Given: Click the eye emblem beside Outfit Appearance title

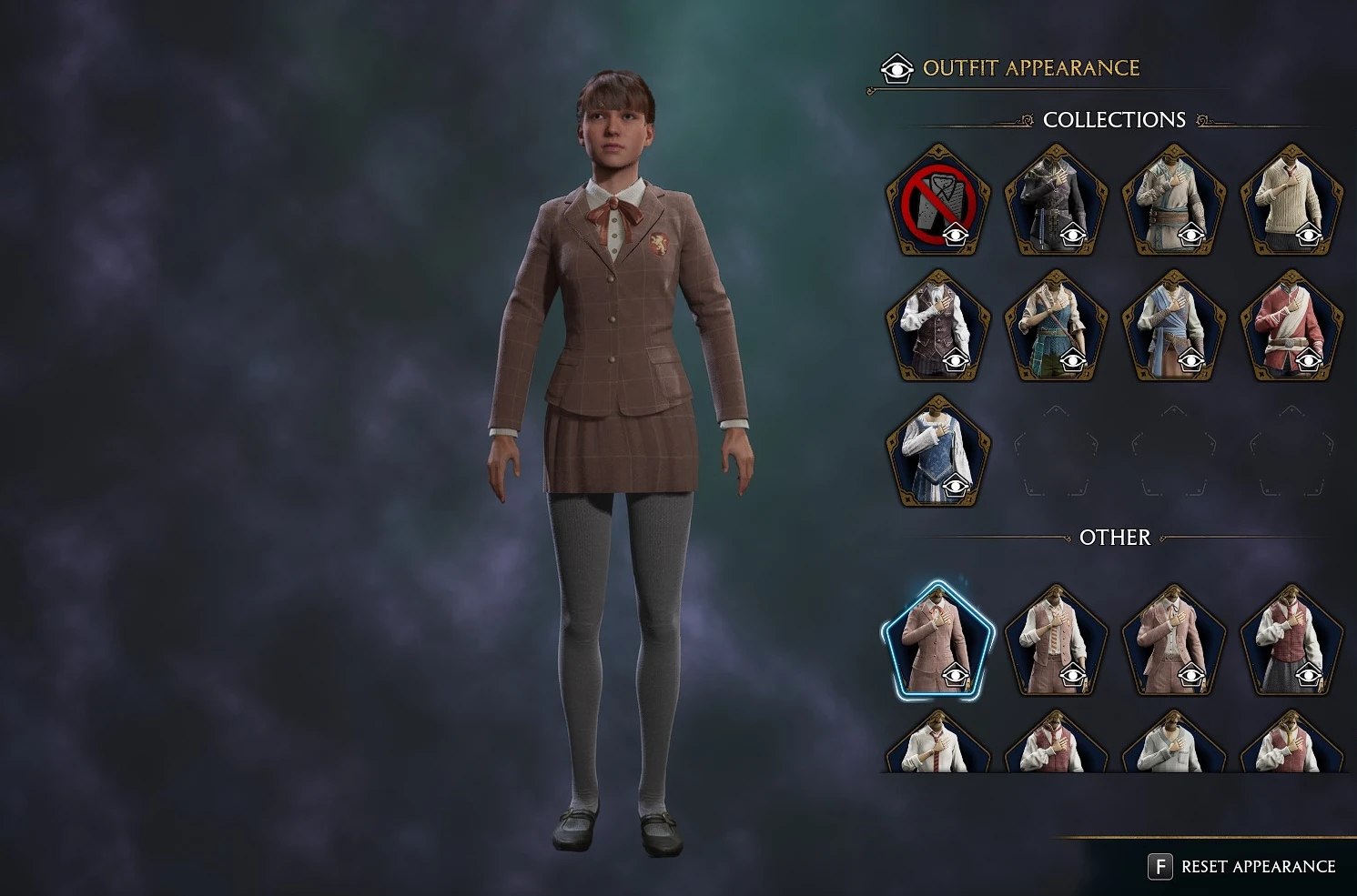Looking at the screenshot, I should [896, 68].
